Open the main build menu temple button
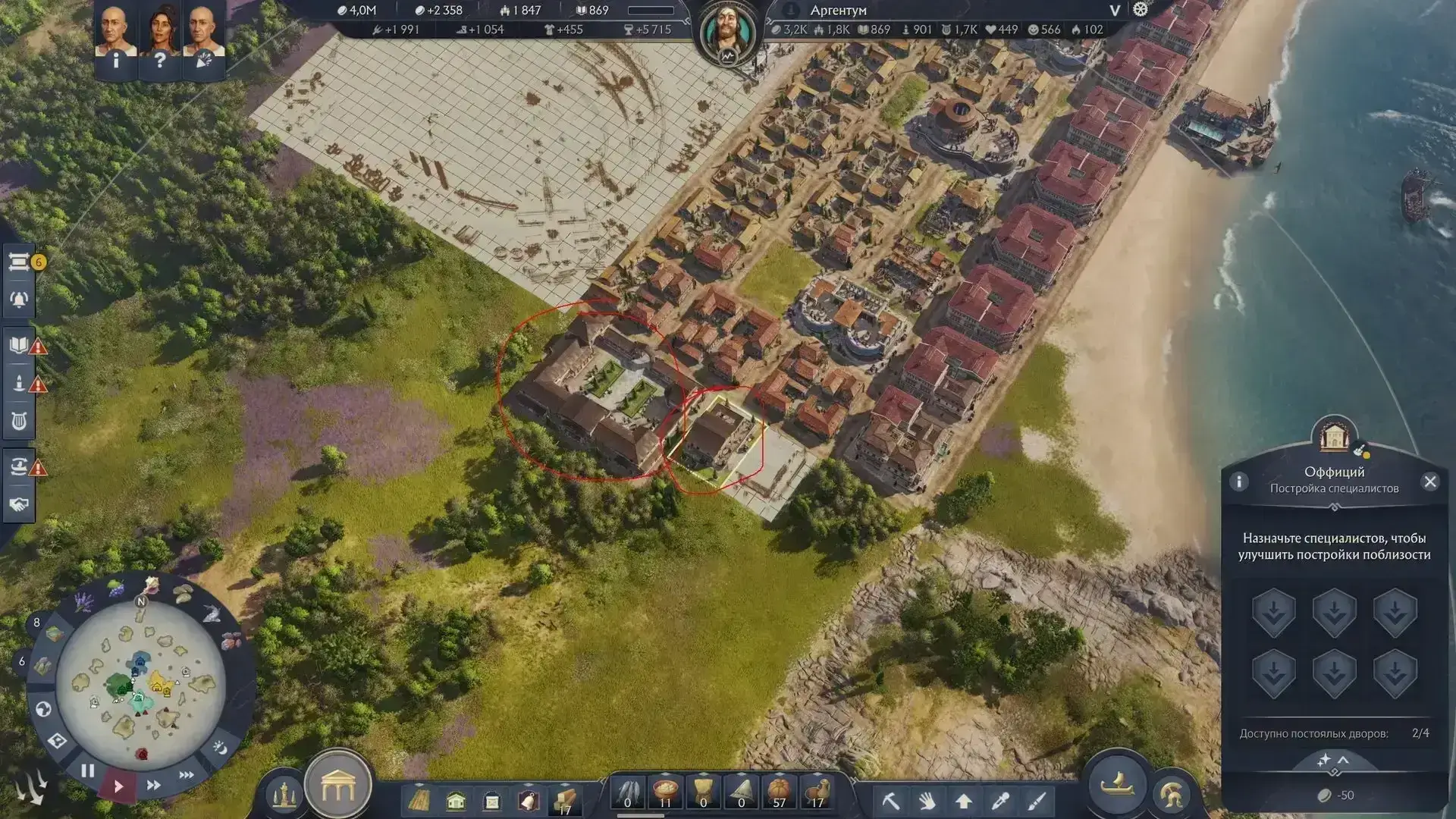The image size is (1456, 819). coord(338,788)
